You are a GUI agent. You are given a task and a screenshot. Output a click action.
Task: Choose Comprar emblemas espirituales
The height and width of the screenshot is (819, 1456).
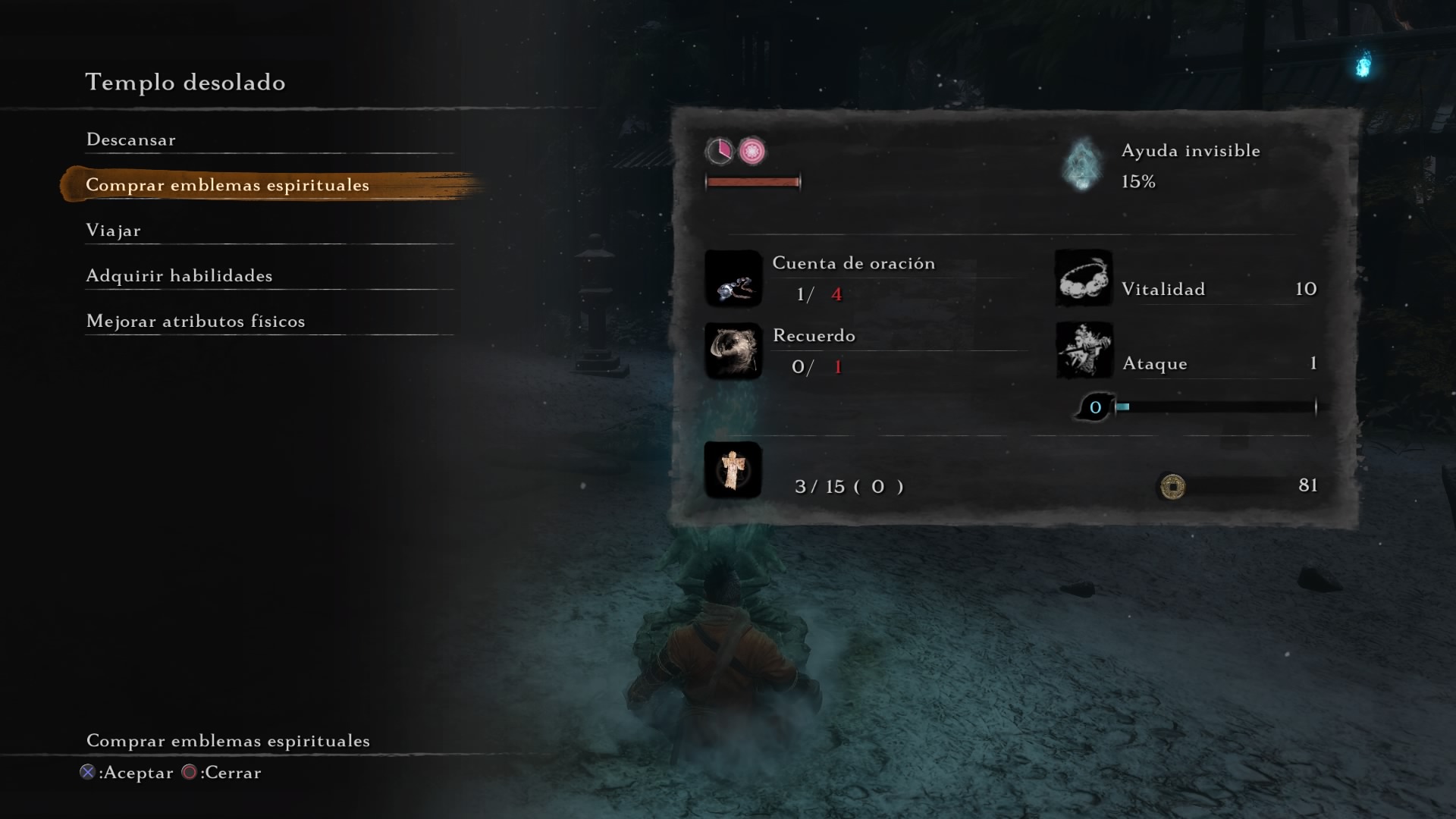pos(227,185)
